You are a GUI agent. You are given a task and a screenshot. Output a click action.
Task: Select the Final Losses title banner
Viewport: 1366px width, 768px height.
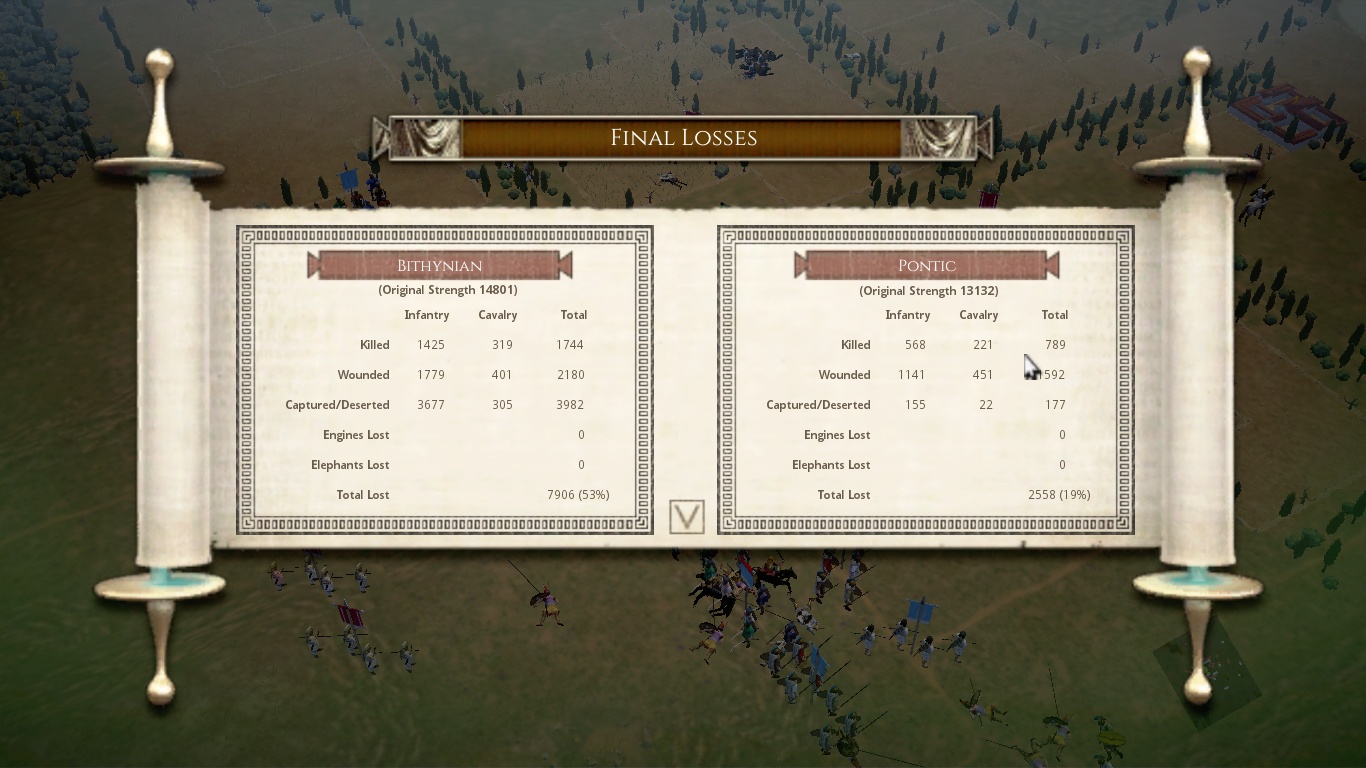(x=684, y=138)
